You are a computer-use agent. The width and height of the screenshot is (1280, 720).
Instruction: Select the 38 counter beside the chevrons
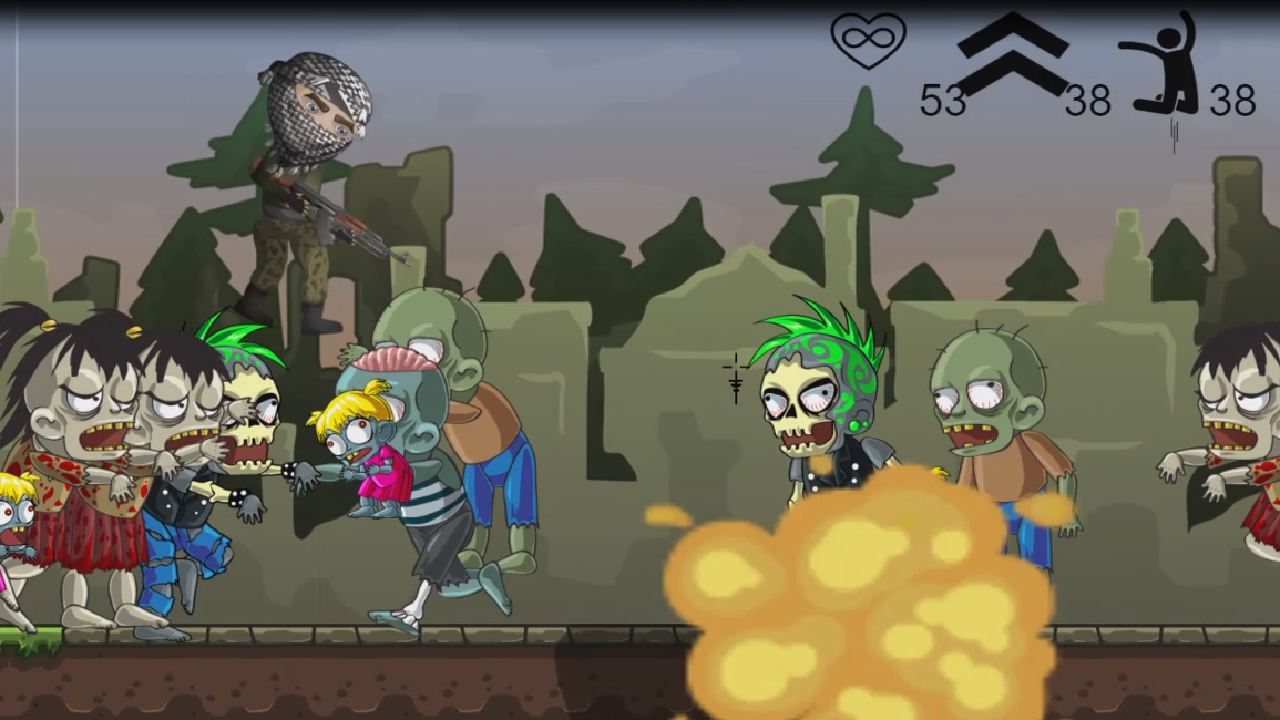pos(1090,97)
